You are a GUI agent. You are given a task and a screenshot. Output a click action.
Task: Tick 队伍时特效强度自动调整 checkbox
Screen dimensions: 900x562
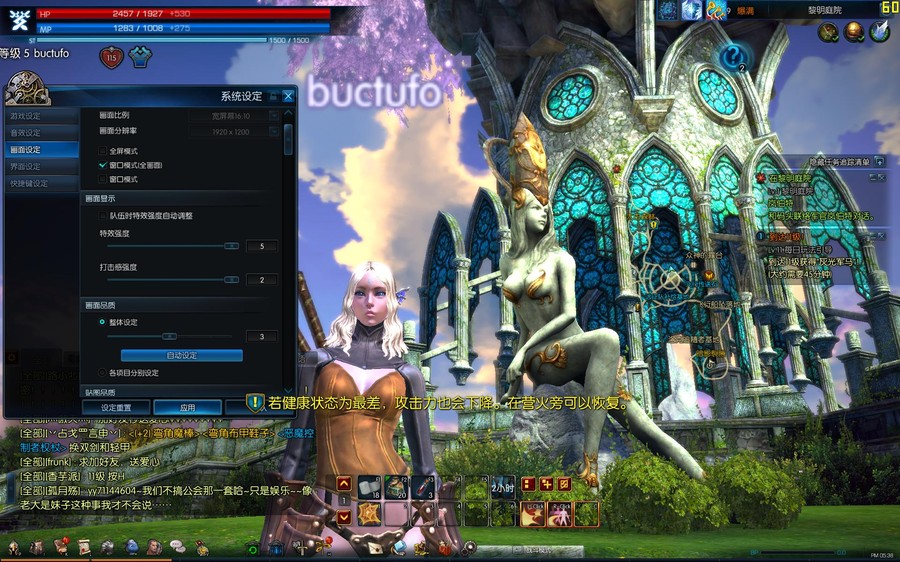103,215
